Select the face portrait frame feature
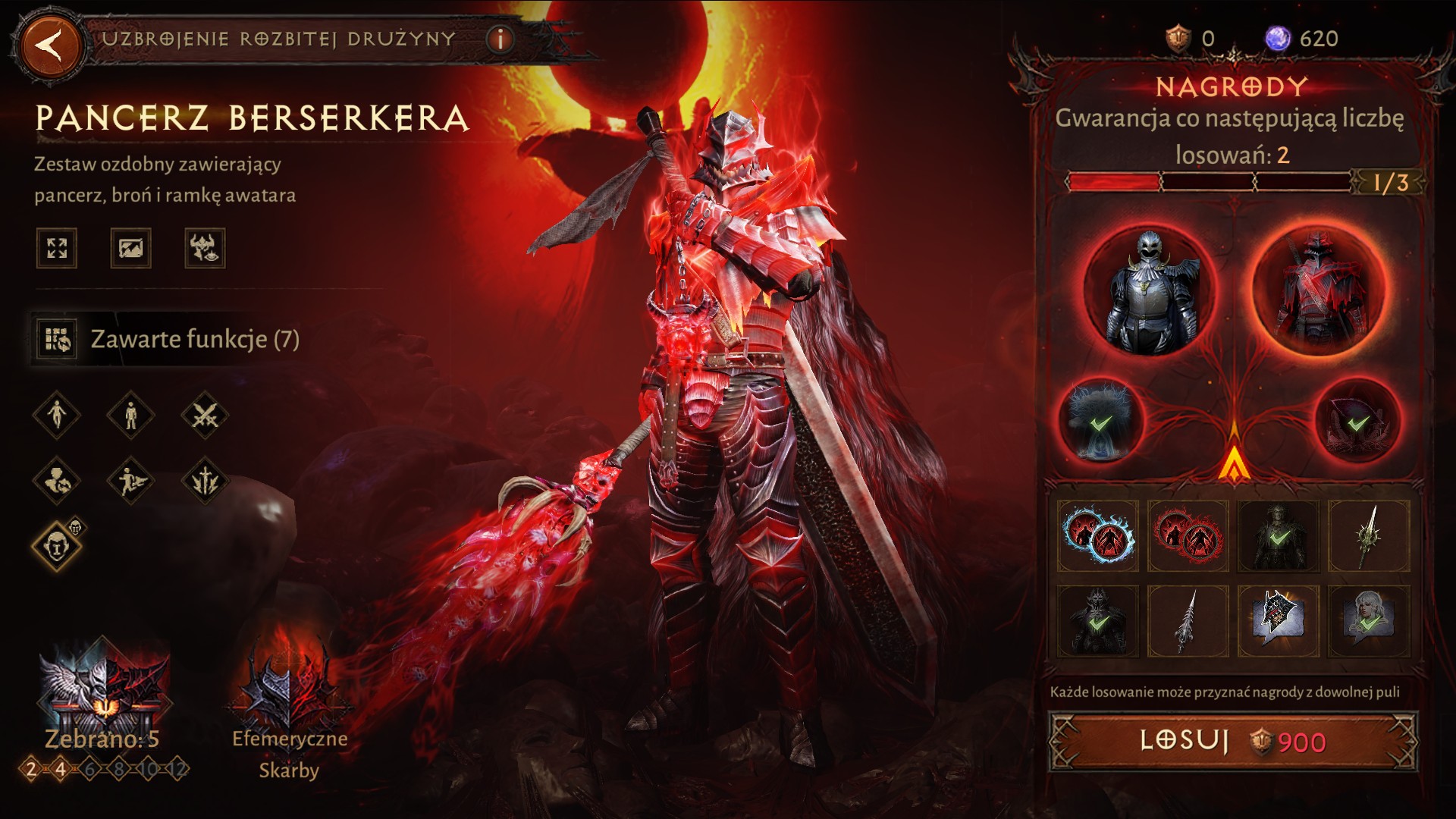Screen dimensions: 1456x819 click(58, 544)
